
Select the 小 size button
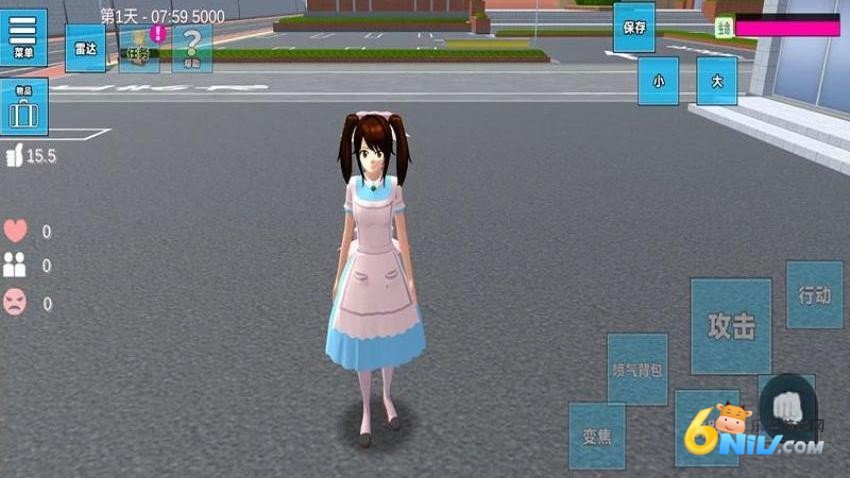tap(658, 81)
